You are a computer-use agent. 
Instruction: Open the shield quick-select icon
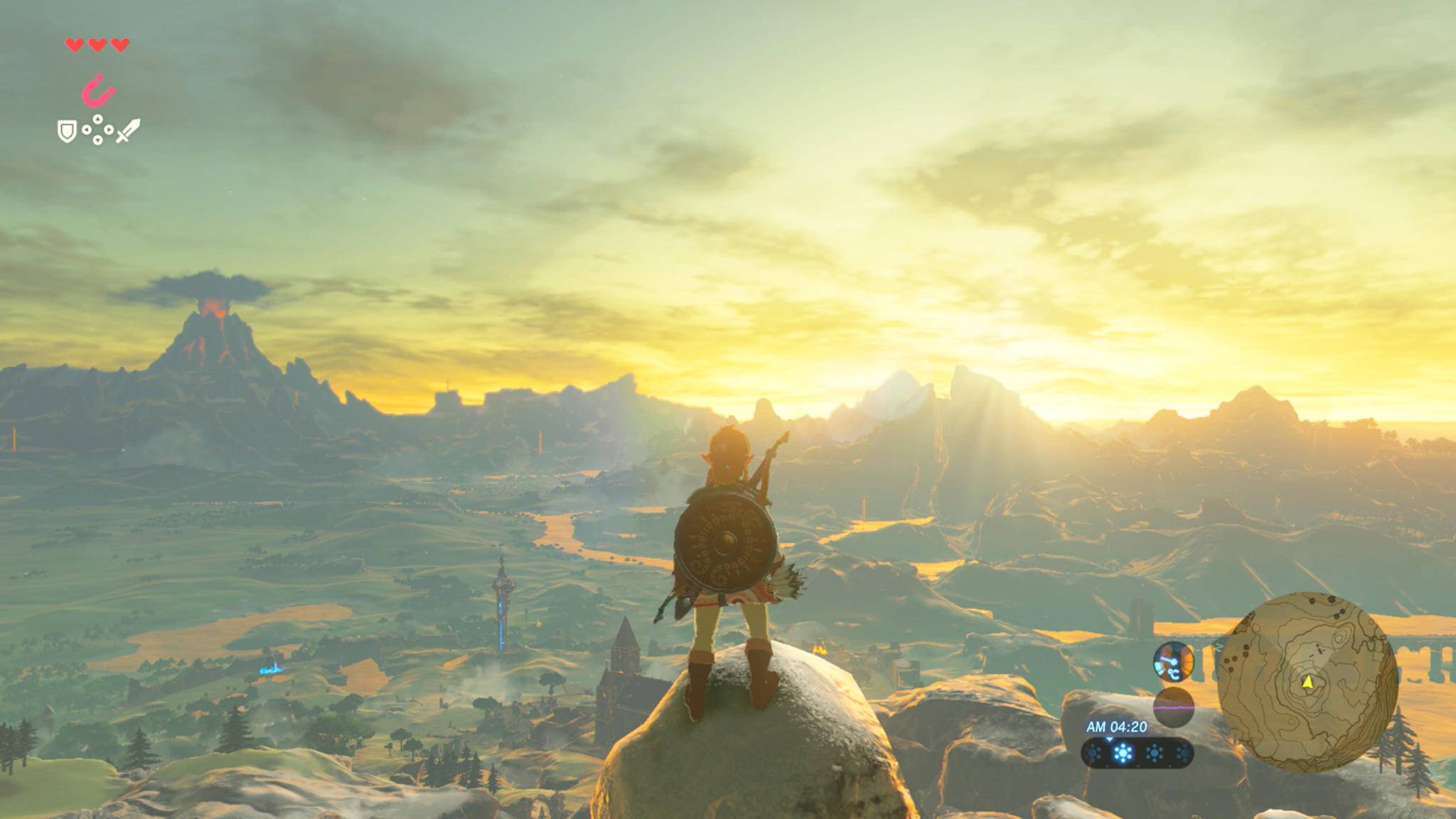point(67,131)
